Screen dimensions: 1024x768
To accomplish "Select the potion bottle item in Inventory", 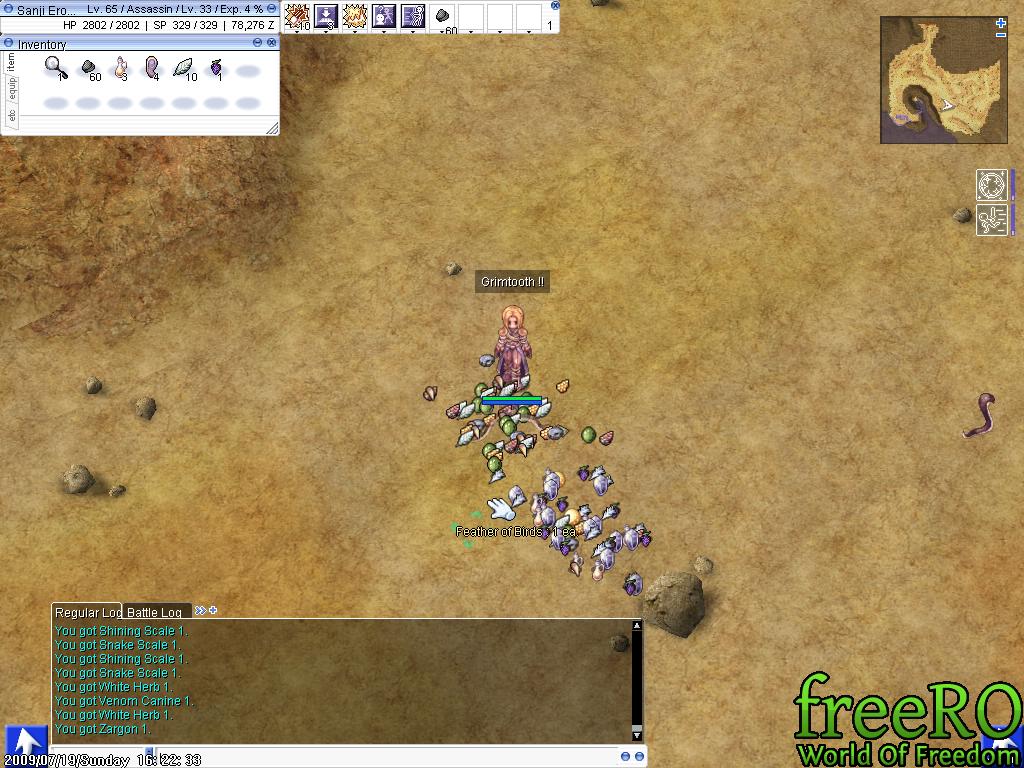I will coord(120,68).
